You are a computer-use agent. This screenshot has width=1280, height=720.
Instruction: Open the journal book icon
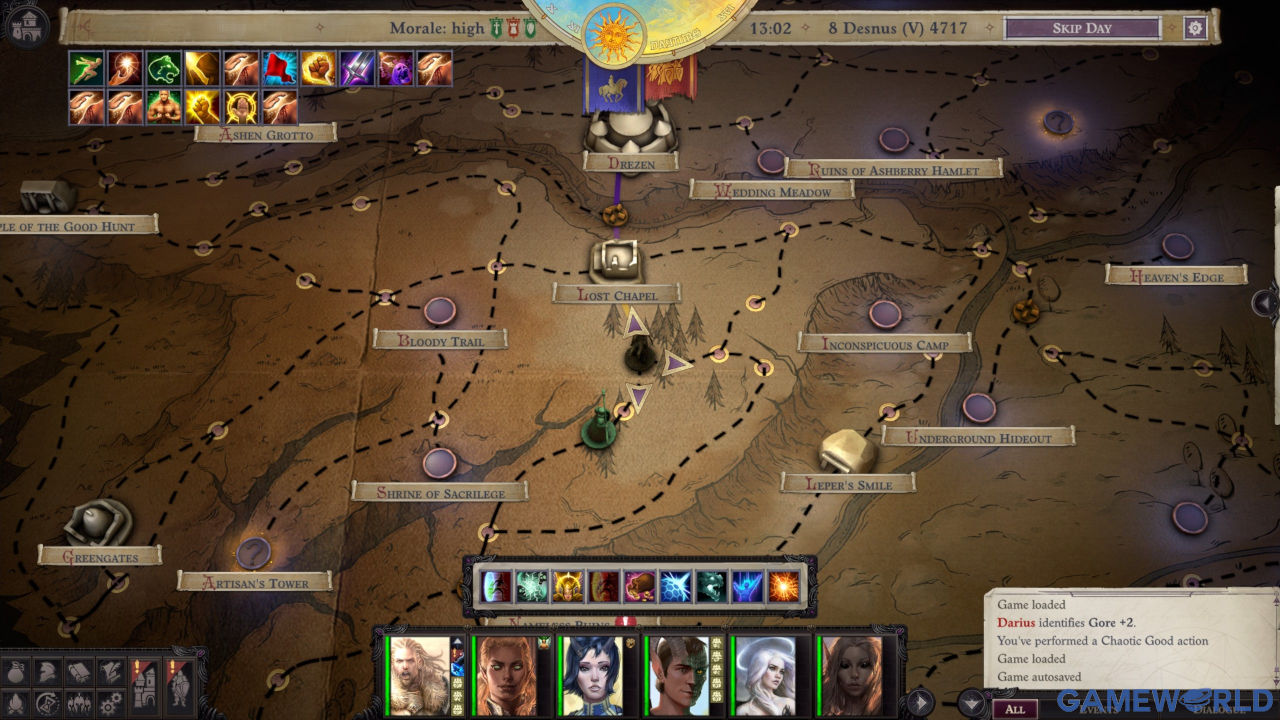point(78,669)
